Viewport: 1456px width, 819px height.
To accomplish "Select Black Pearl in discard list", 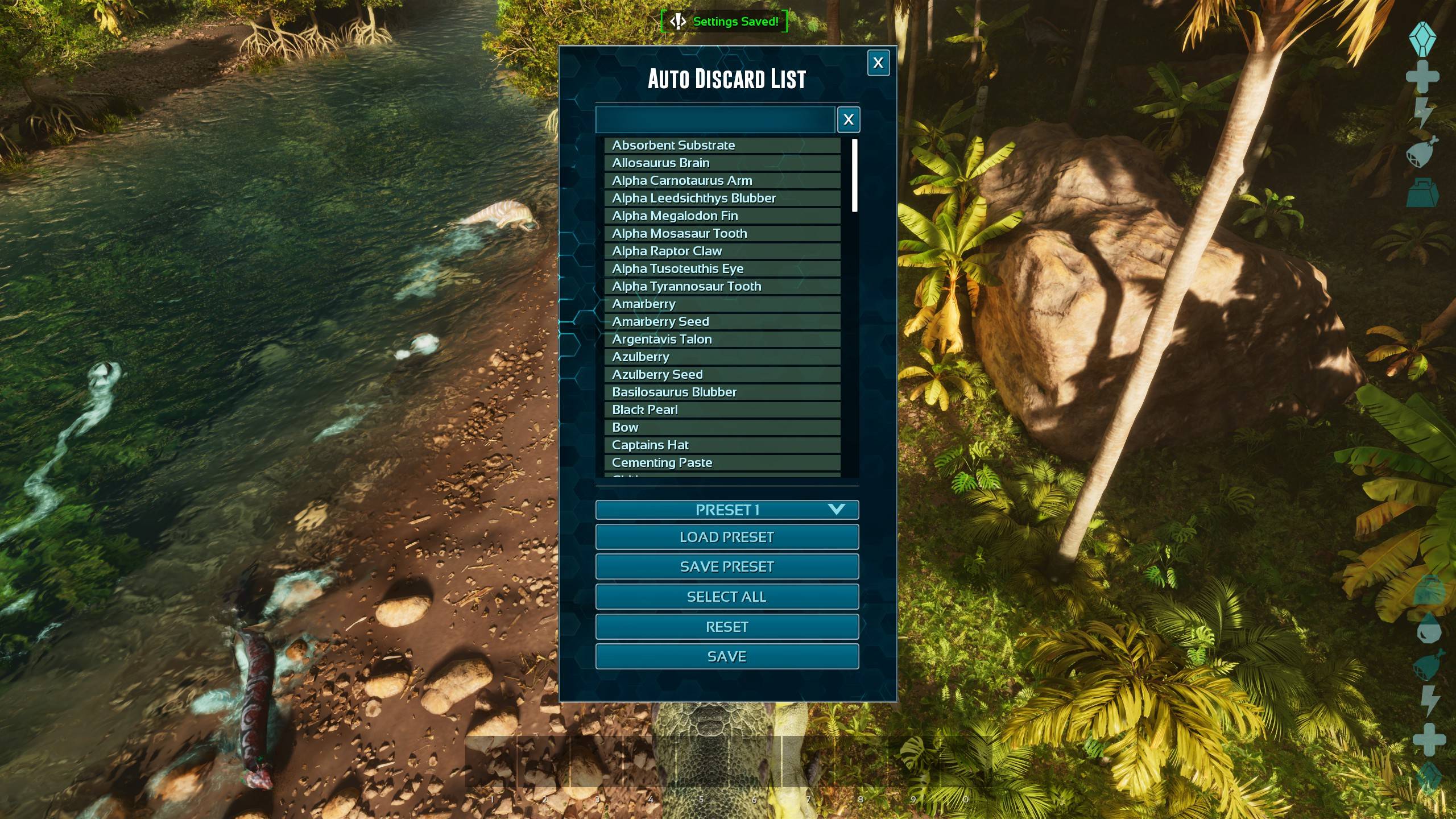I will coord(722,409).
